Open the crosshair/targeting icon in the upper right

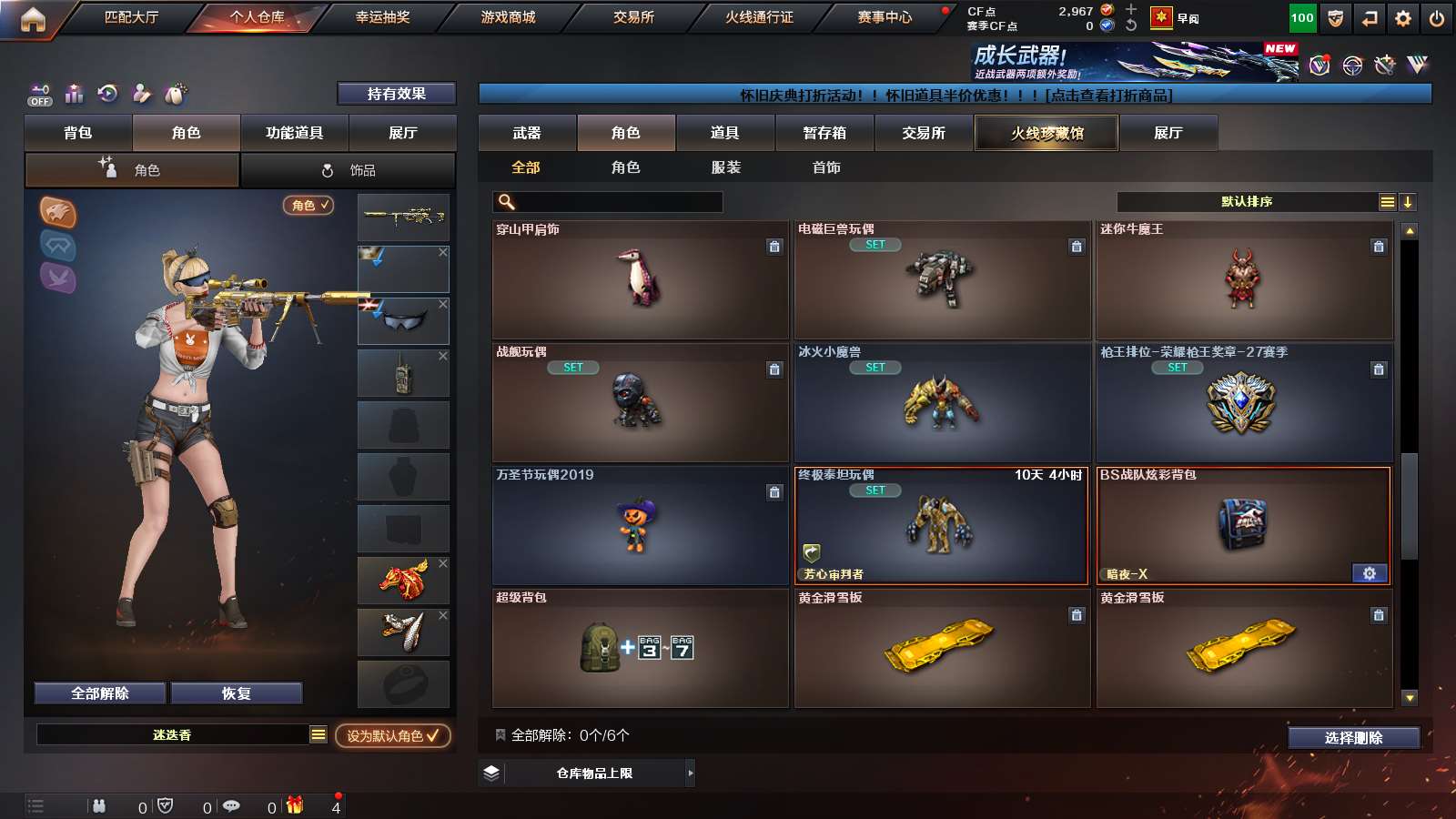pos(1352,66)
